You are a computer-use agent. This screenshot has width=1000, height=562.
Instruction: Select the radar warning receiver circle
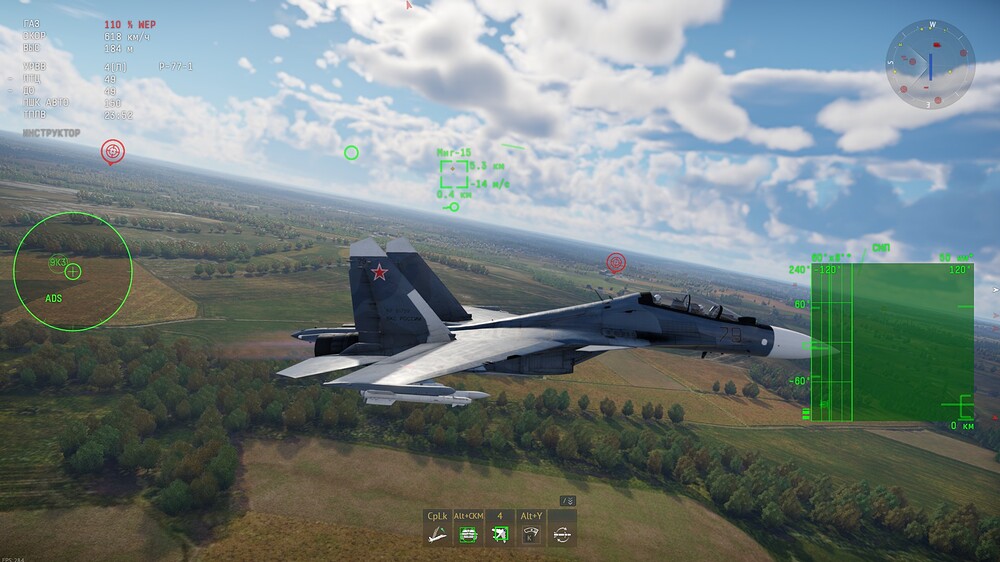[73, 270]
